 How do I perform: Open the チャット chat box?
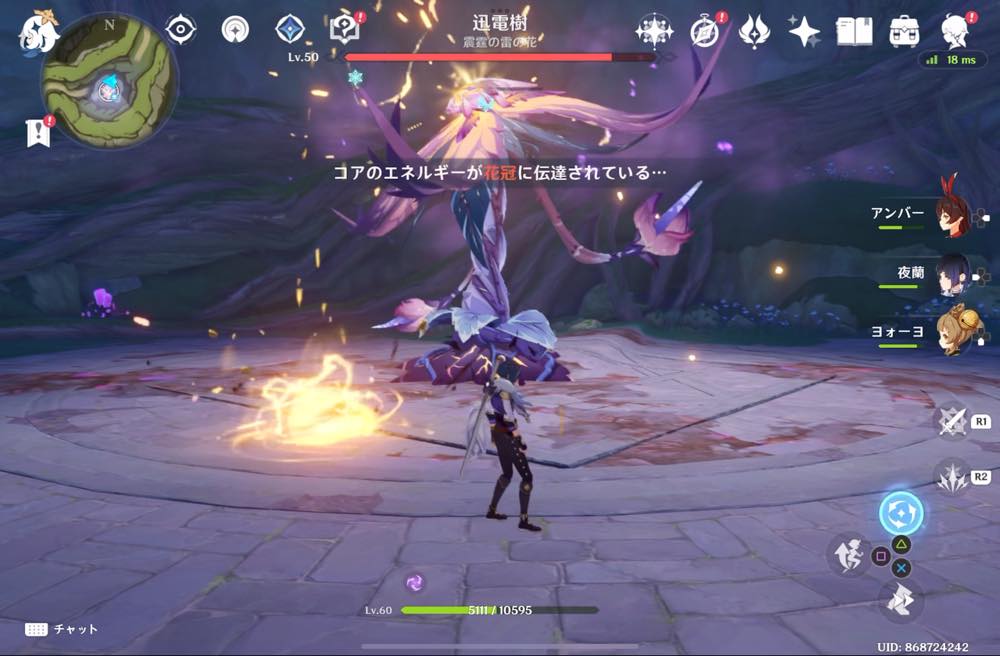click(x=62, y=629)
